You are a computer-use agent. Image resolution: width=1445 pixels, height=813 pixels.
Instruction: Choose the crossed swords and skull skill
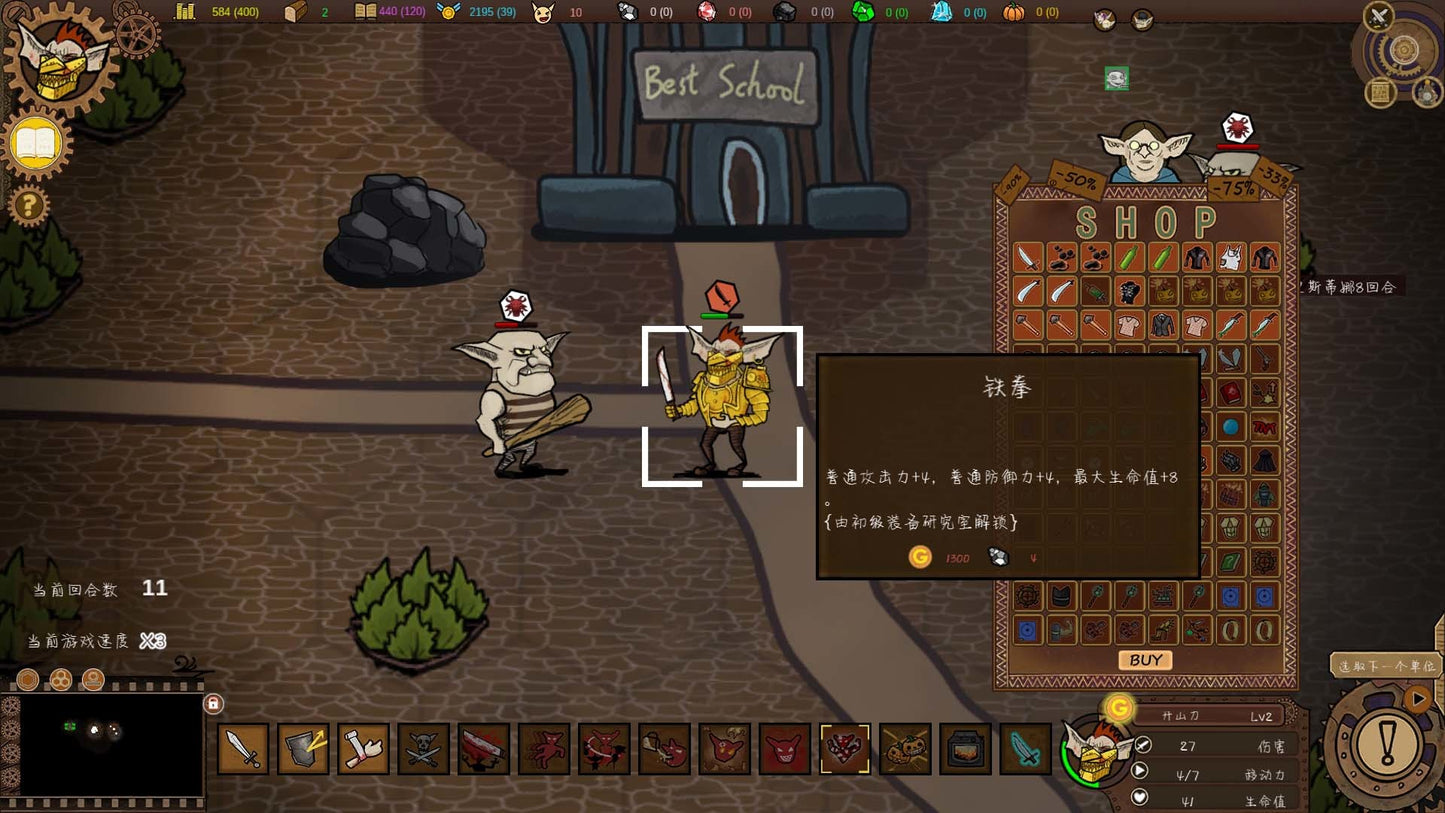[423, 747]
